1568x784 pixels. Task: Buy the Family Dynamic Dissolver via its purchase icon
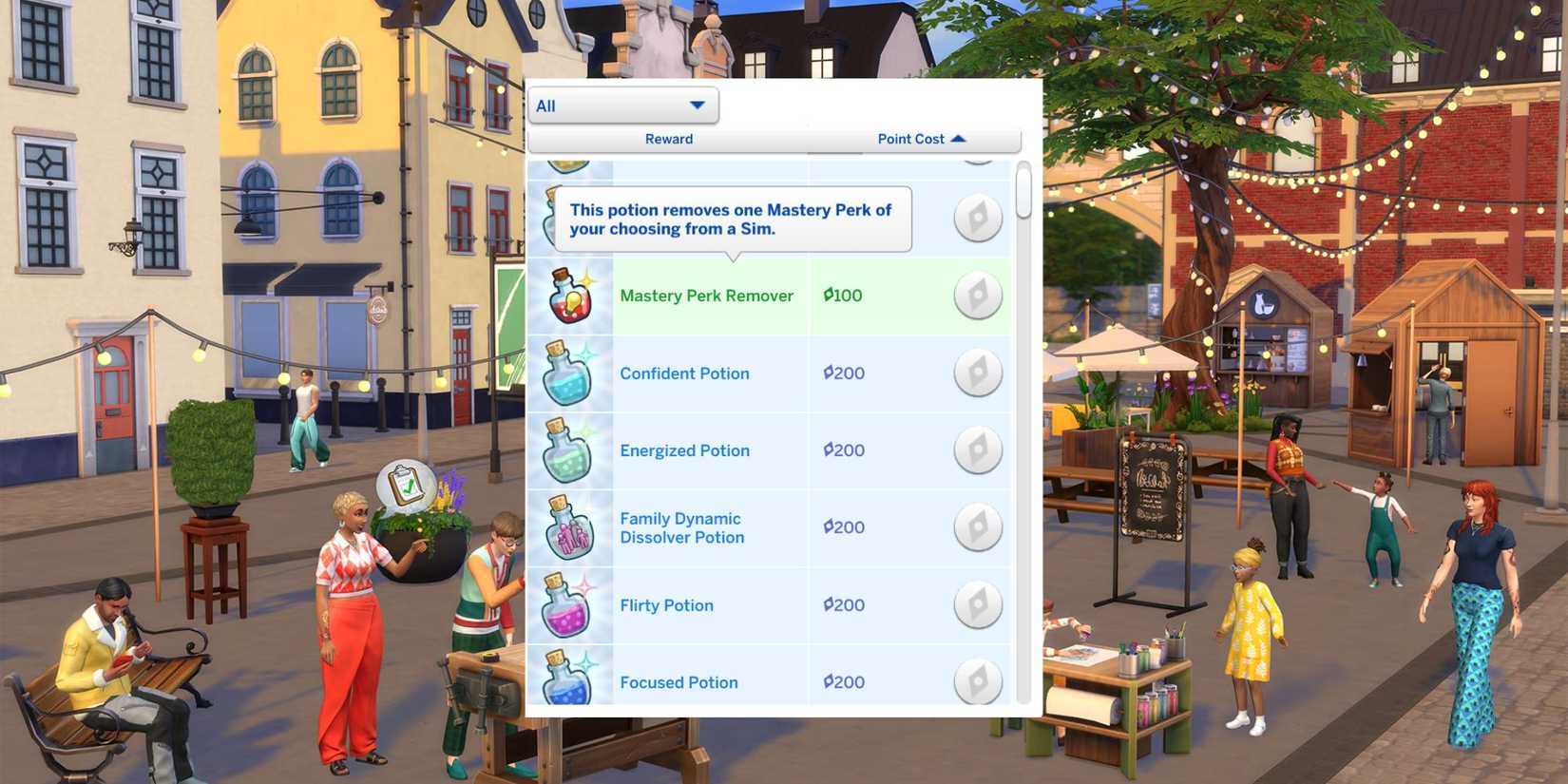(978, 527)
